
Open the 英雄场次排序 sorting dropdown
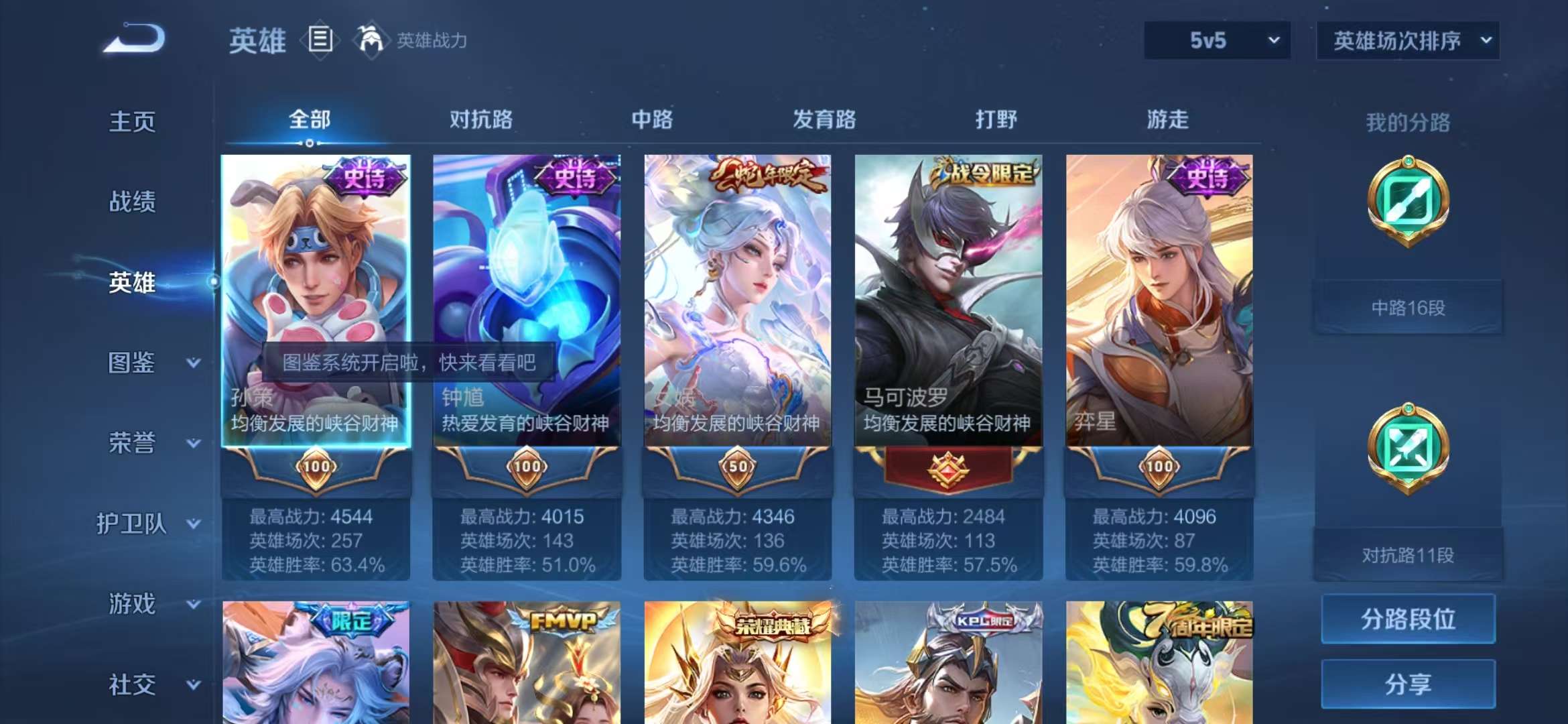pyautogui.click(x=1407, y=40)
